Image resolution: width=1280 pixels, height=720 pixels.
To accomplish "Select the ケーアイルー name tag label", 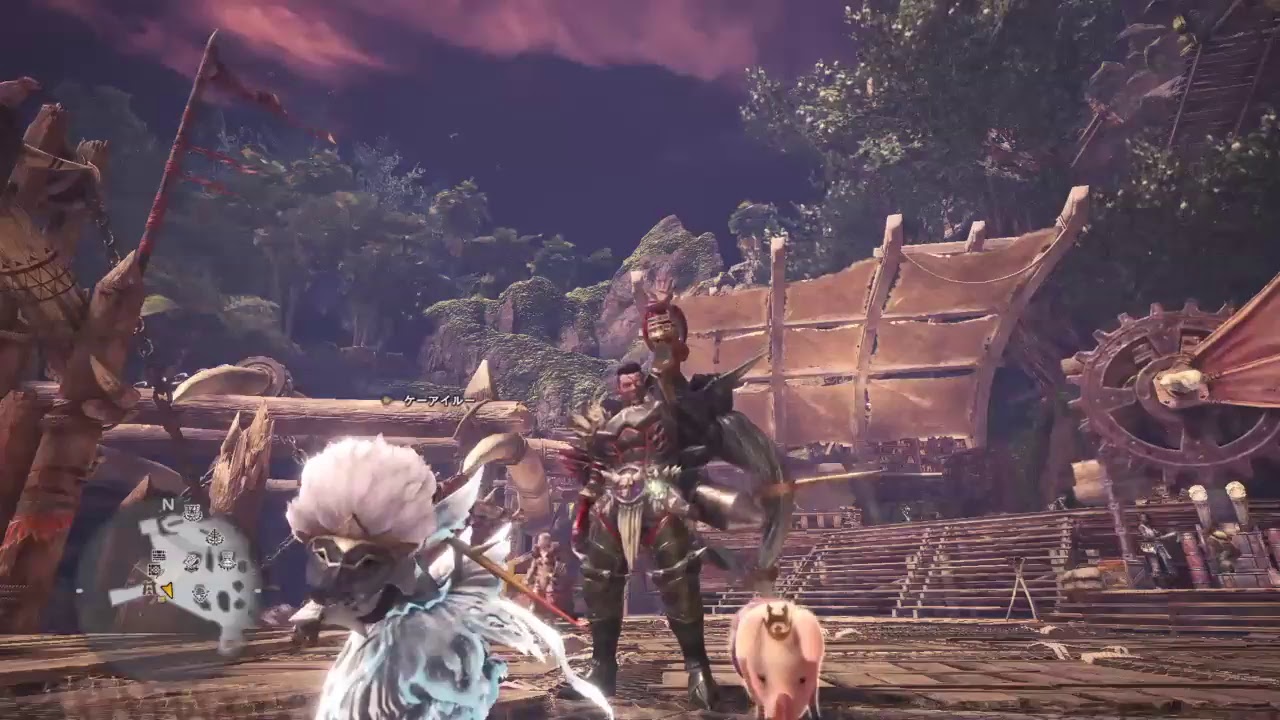I will (440, 398).
